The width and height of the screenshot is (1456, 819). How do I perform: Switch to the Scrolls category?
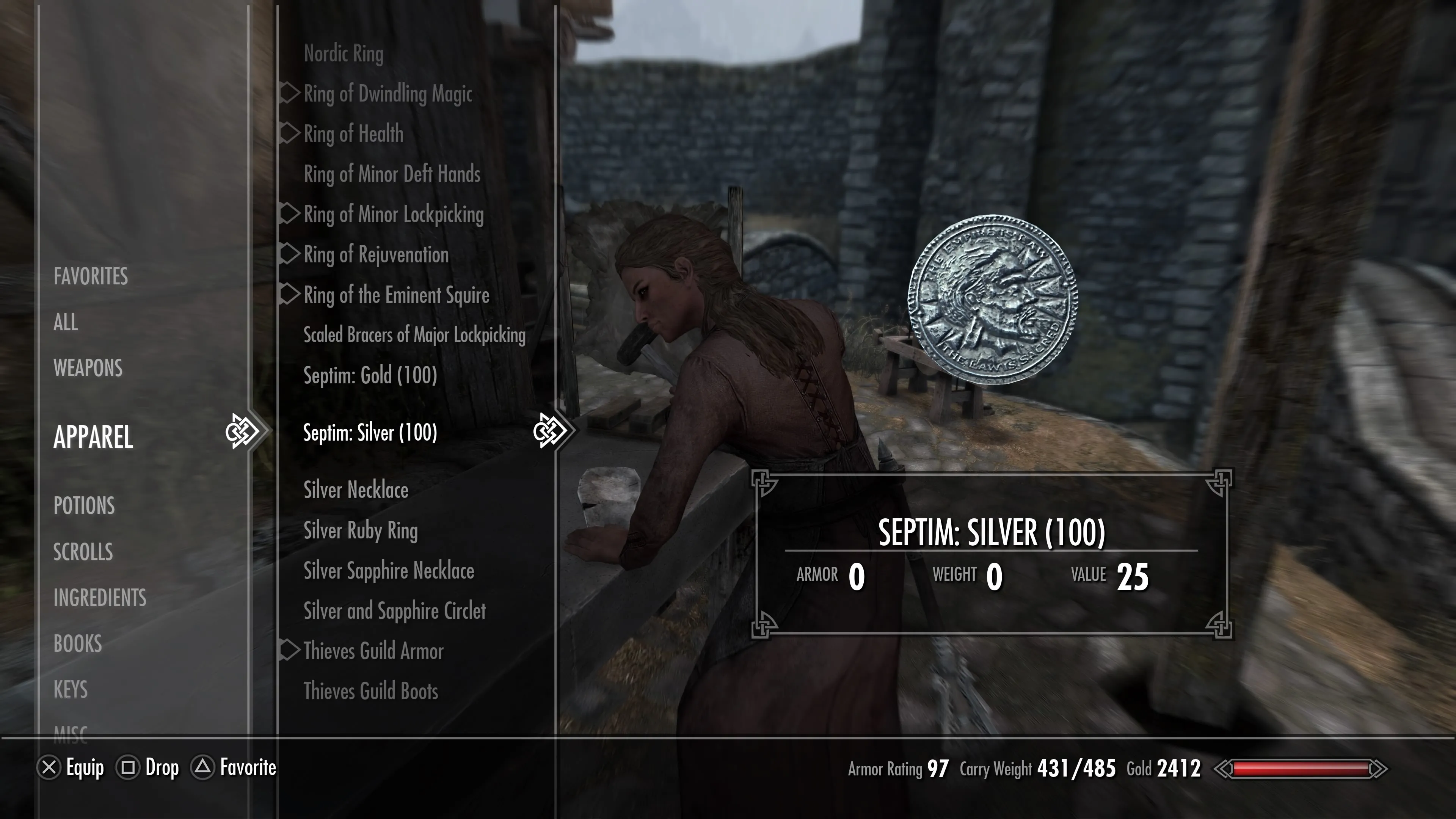point(83,552)
